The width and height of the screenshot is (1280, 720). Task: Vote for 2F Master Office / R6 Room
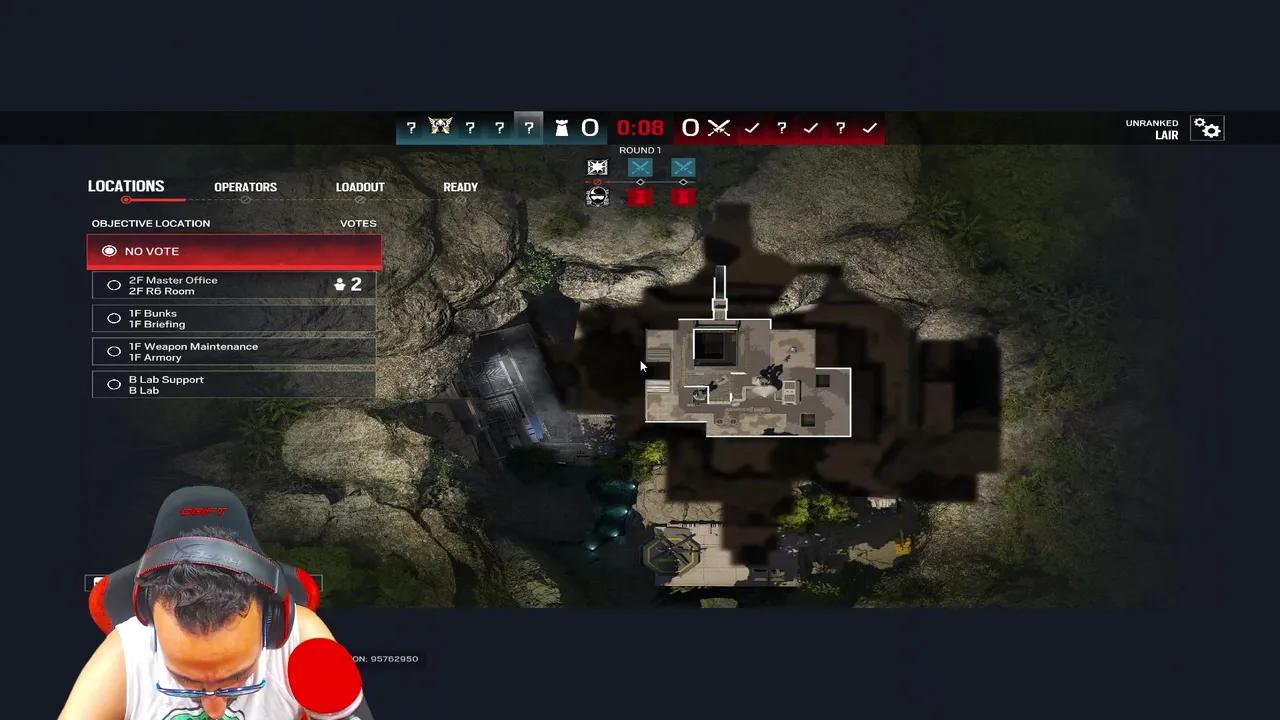click(x=234, y=285)
